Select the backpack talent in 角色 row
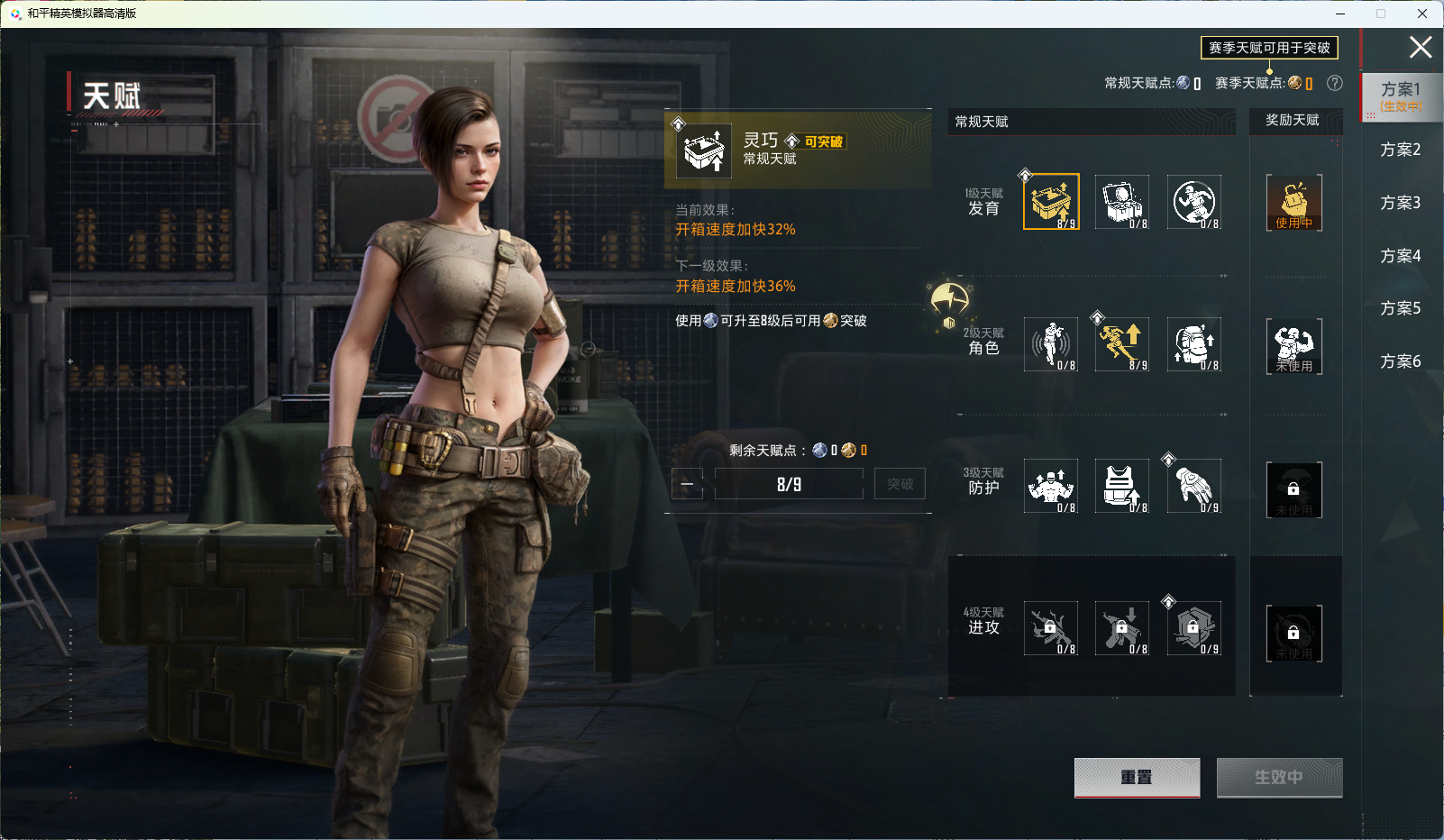1444x840 pixels. pos(1194,344)
